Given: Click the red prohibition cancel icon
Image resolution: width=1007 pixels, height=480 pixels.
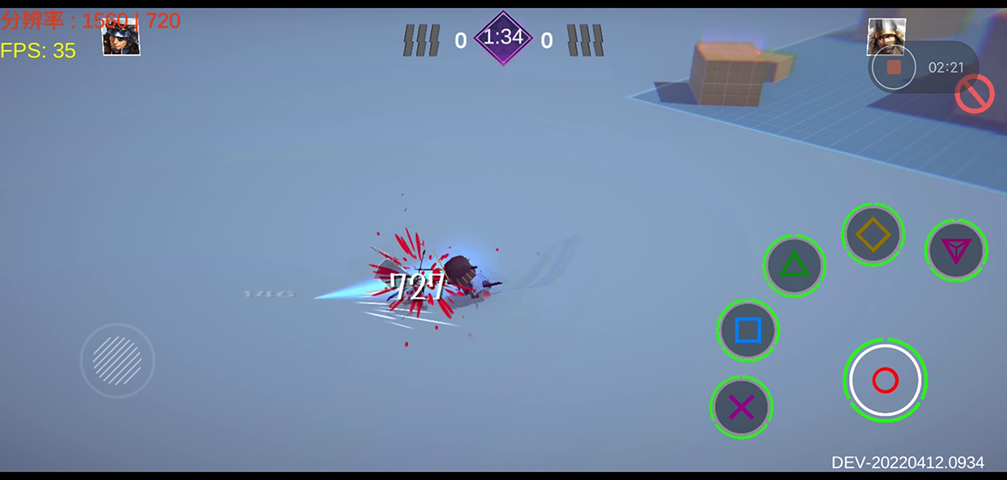Looking at the screenshot, I should (973, 94).
